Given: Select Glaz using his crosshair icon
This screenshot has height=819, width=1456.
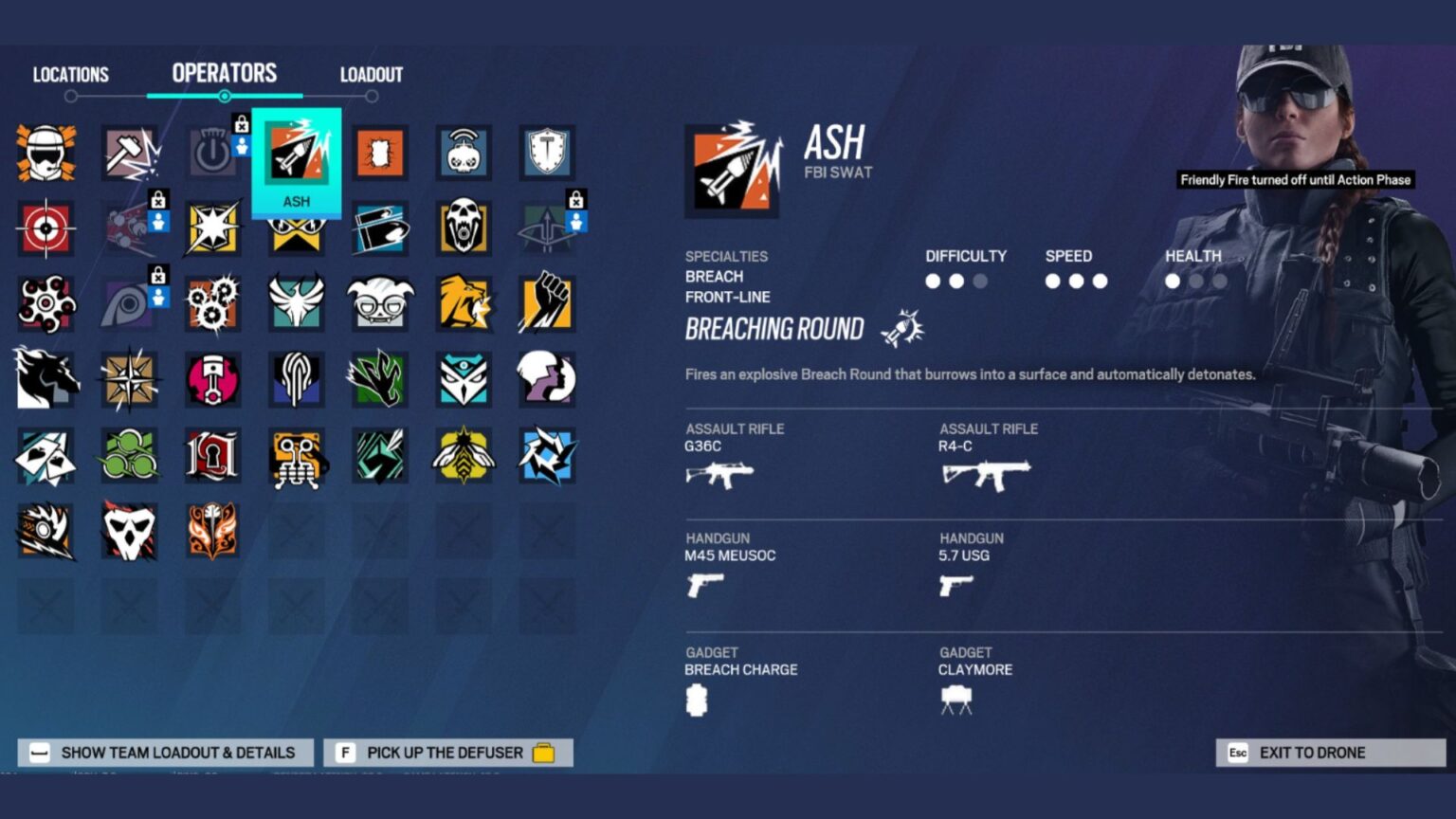Looking at the screenshot, I should click(46, 228).
